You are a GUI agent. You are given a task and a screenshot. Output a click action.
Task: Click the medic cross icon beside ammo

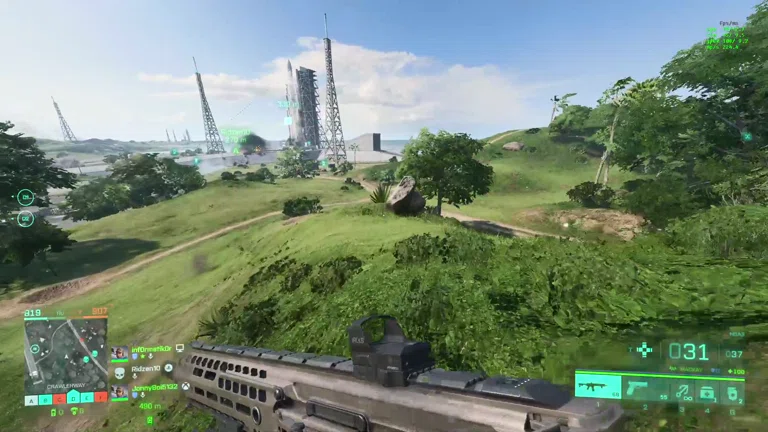point(644,349)
